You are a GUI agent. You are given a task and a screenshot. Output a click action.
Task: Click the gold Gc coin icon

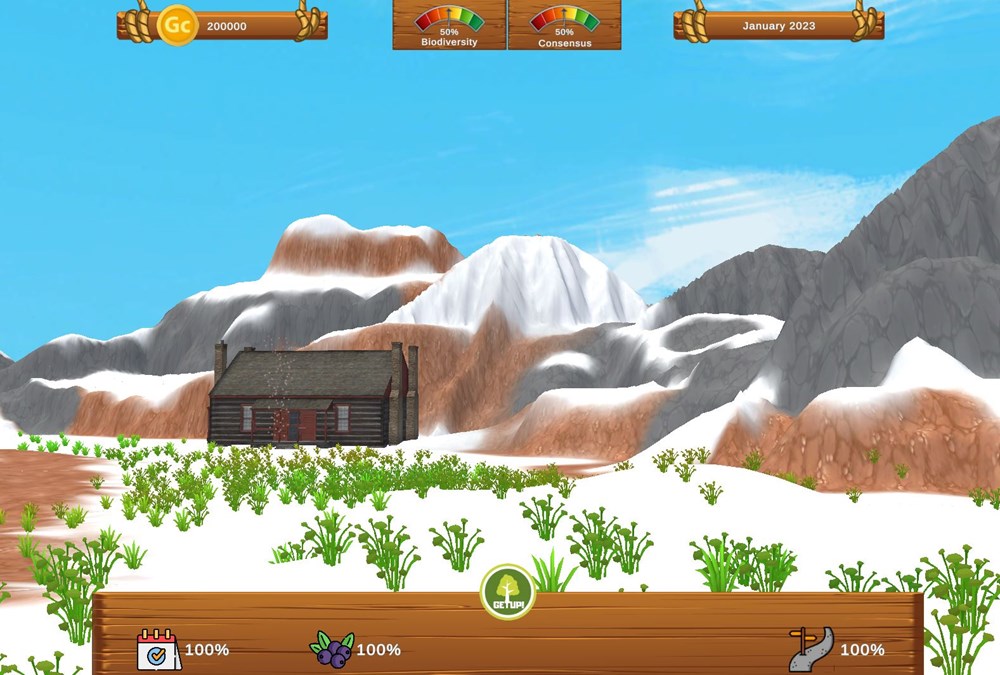click(177, 25)
